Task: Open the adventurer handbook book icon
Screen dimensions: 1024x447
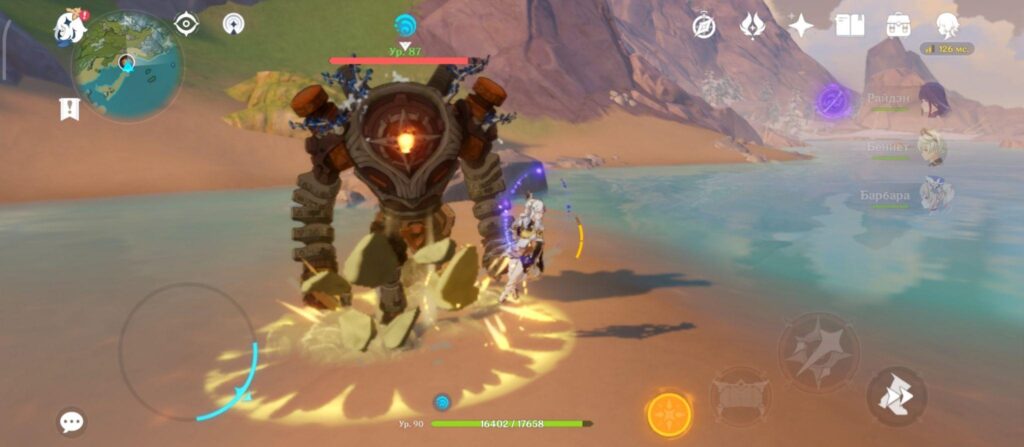Action: (x=849, y=26)
